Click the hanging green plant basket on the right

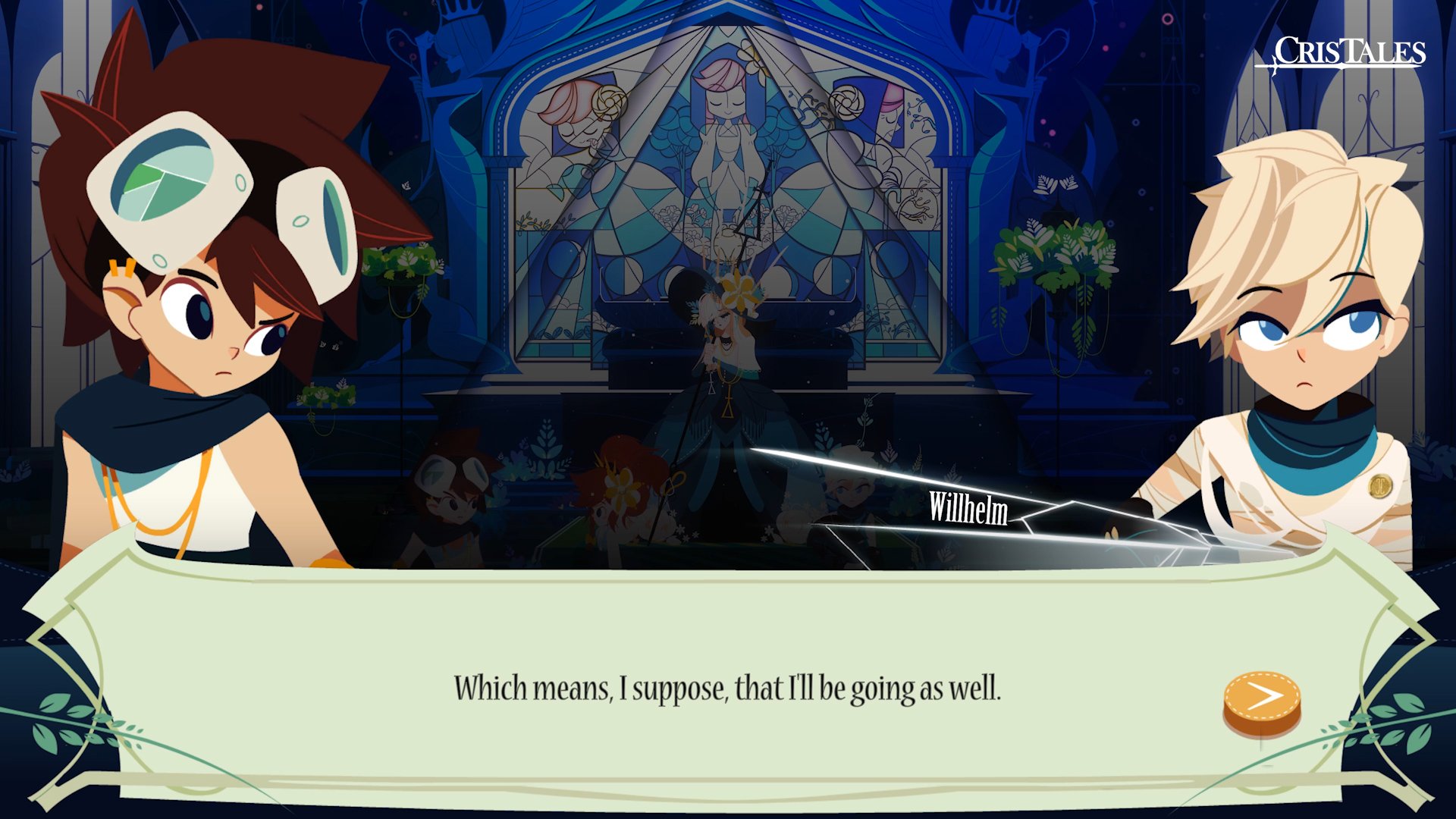(x=1054, y=250)
